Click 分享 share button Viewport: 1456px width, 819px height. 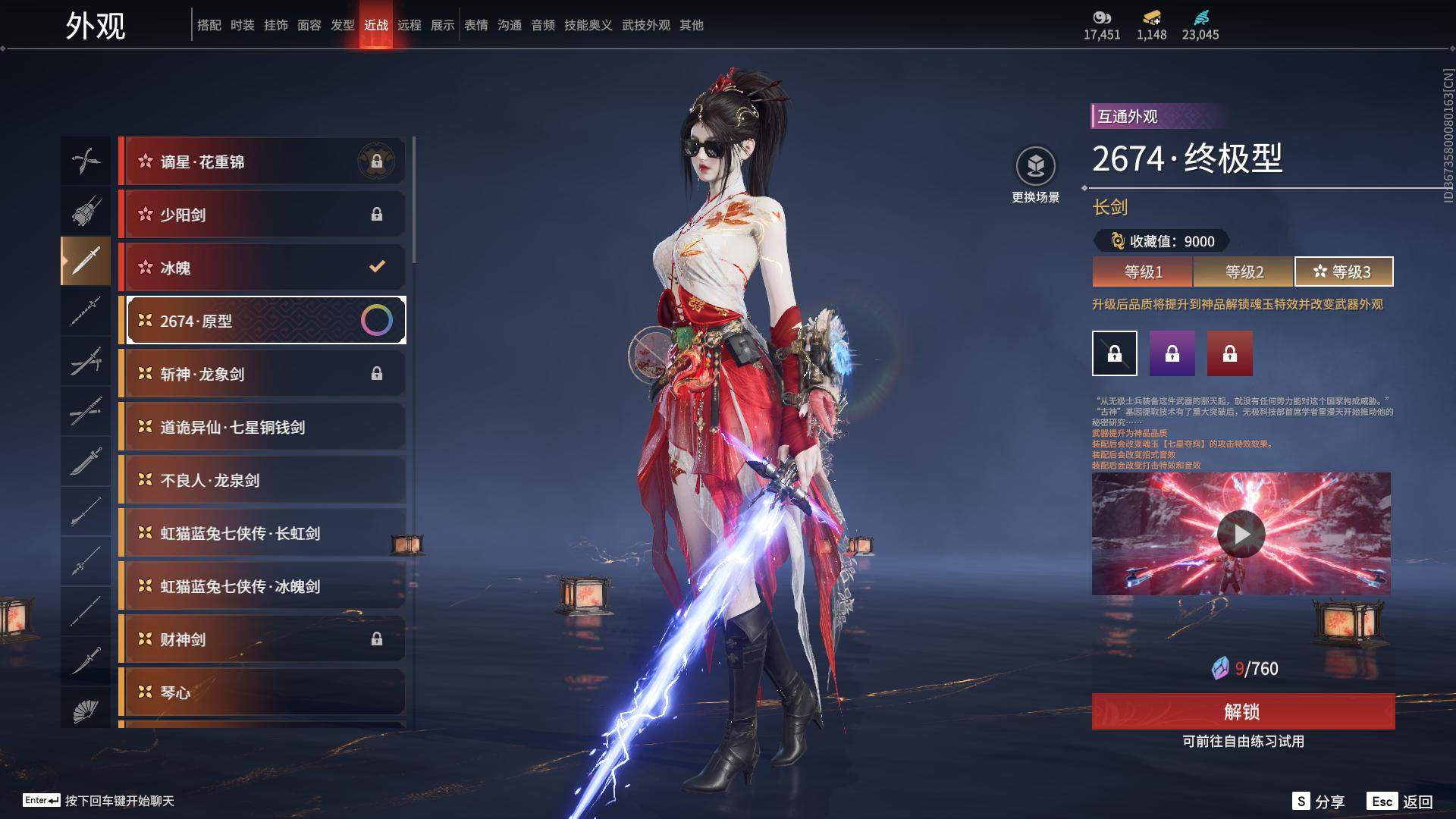tap(1319, 802)
